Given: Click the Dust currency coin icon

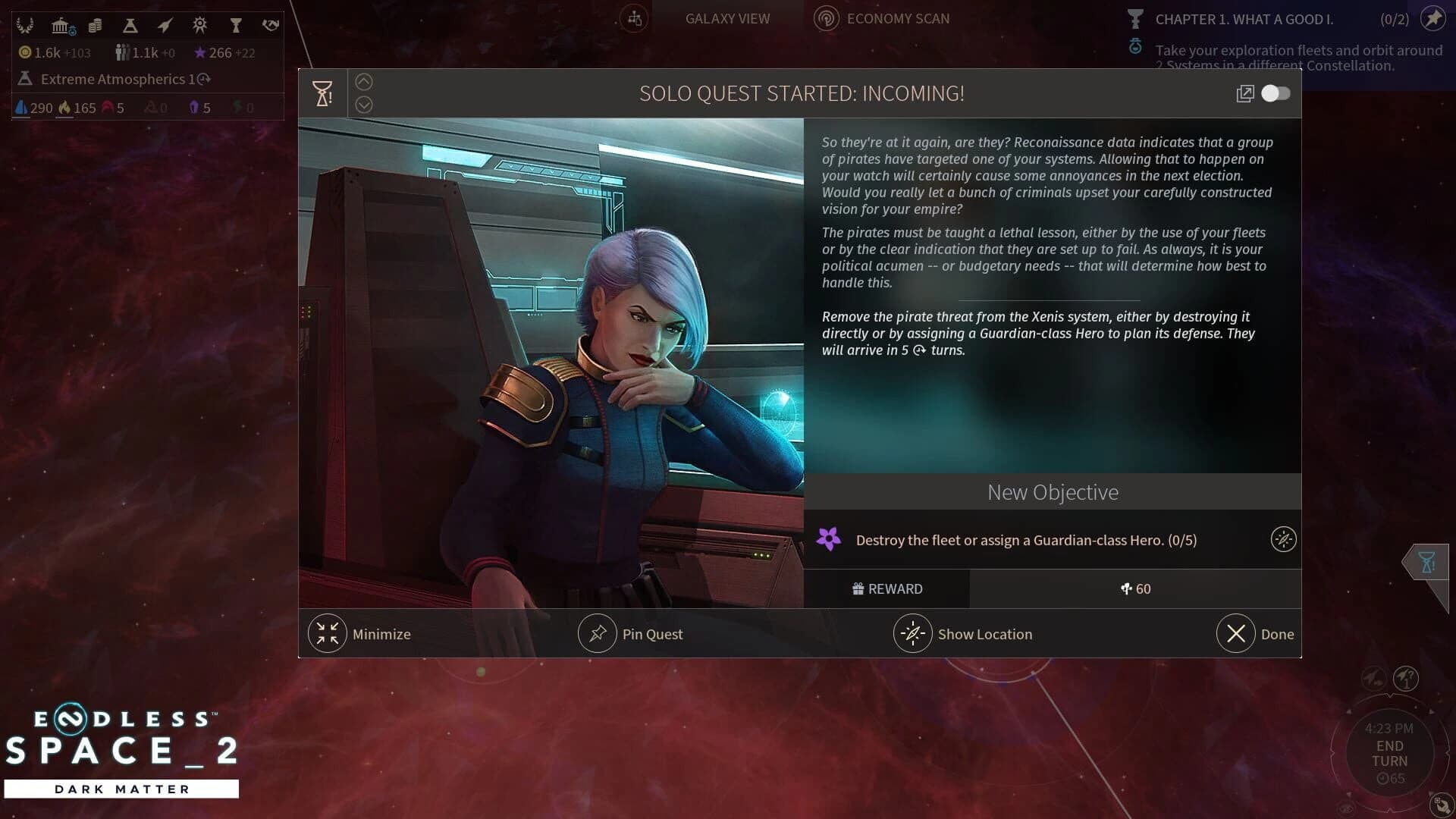Looking at the screenshot, I should (25, 52).
